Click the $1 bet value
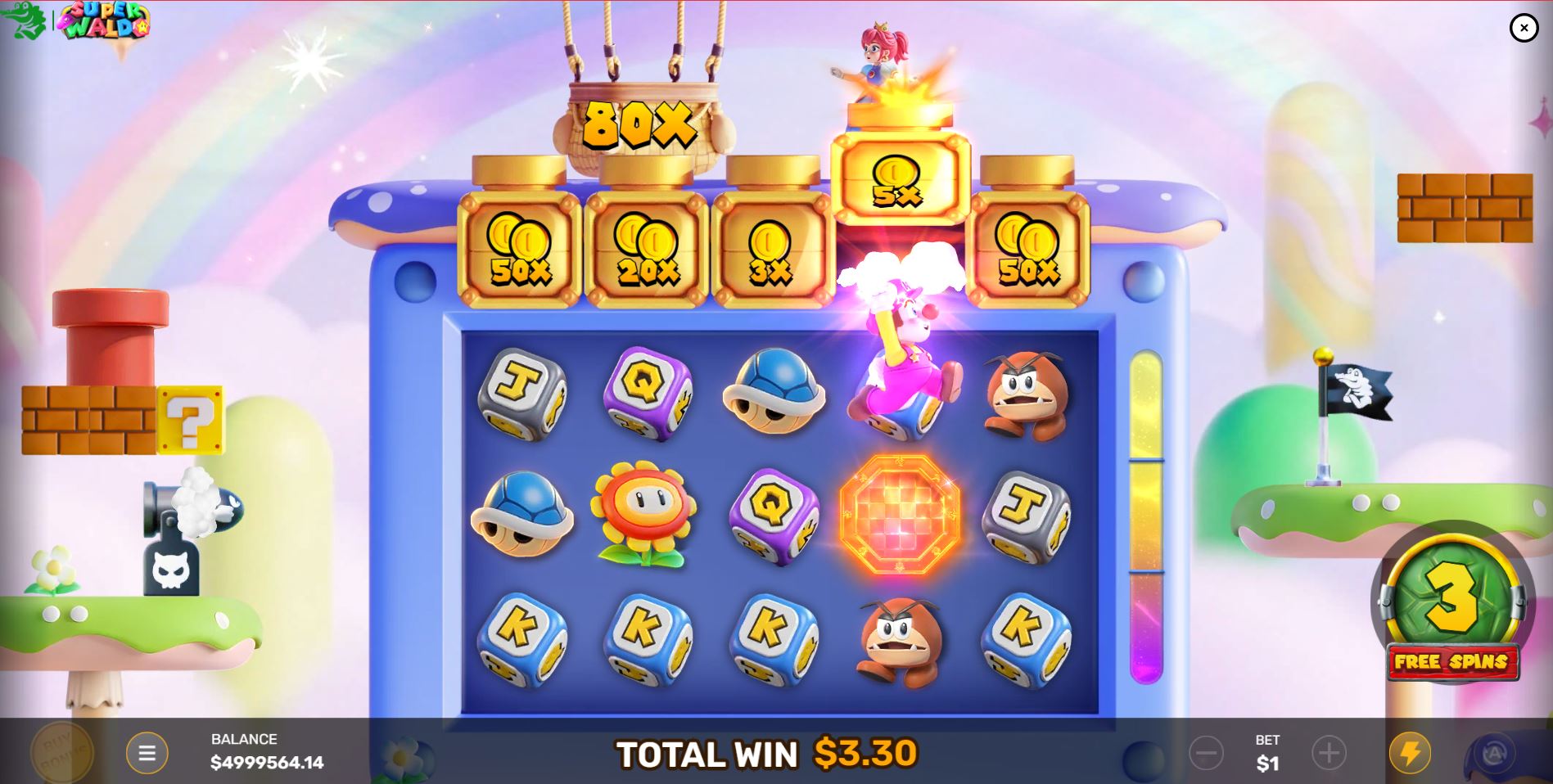Screen dimensions: 1553x784 [1266, 763]
